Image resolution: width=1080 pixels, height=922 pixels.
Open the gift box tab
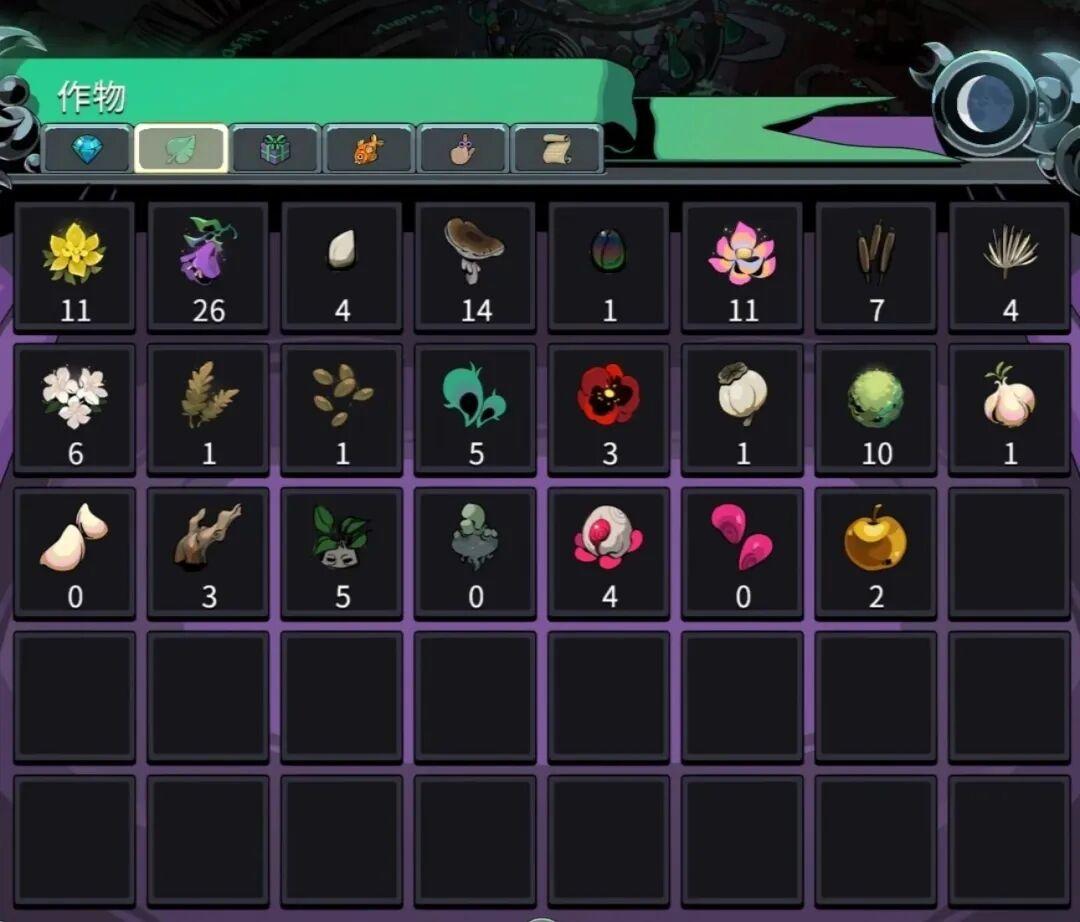point(275,150)
